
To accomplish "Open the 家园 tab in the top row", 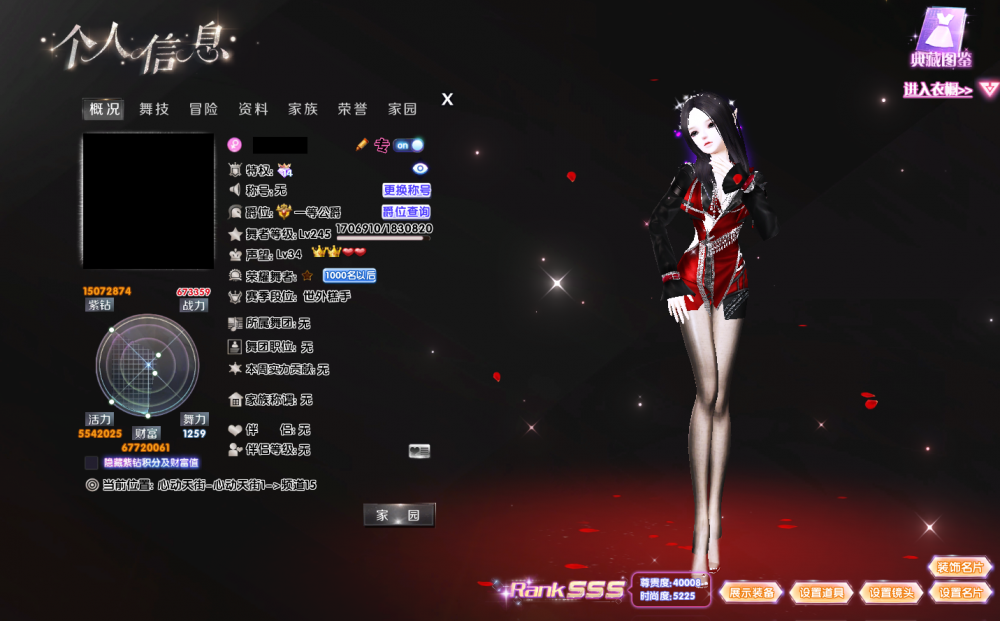I will point(402,109).
